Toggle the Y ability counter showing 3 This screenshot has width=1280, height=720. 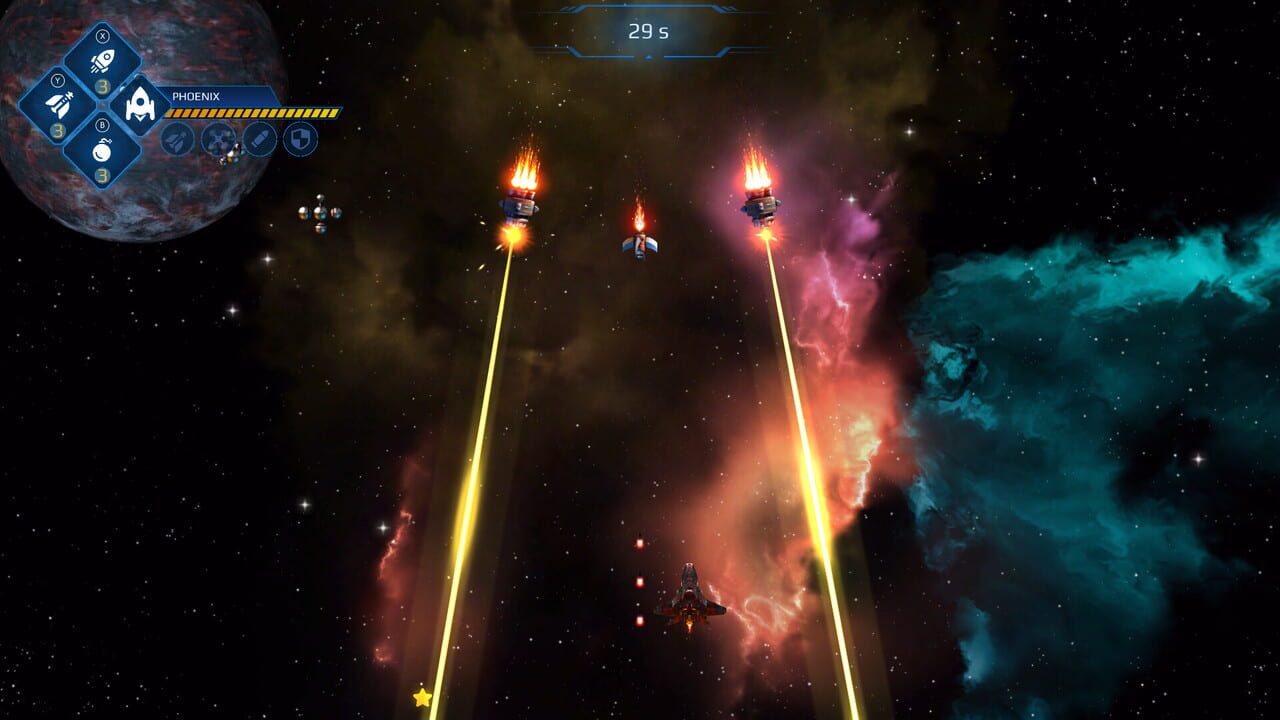click(x=58, y=131)
